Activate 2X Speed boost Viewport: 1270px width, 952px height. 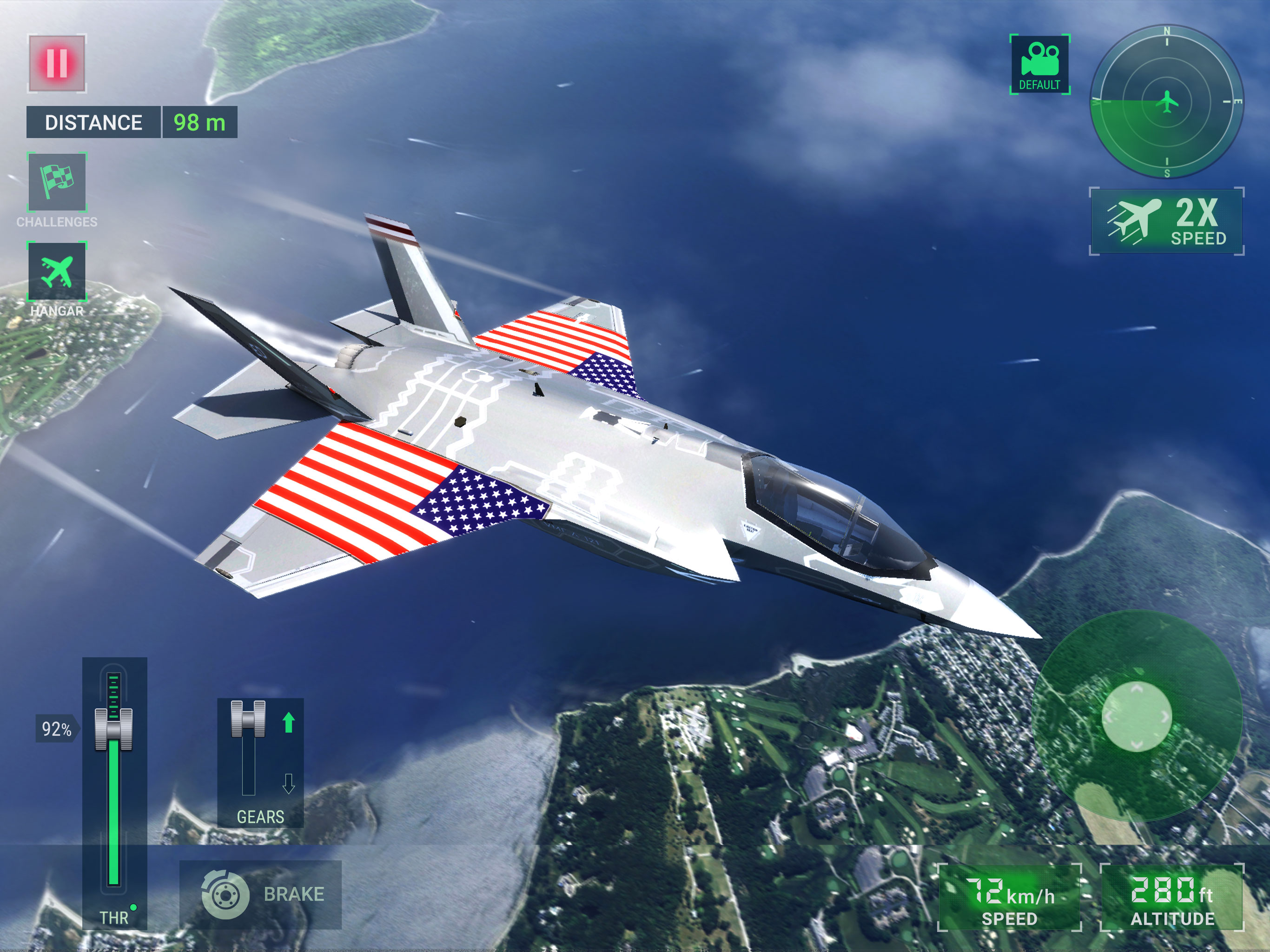pos(1166,222)
